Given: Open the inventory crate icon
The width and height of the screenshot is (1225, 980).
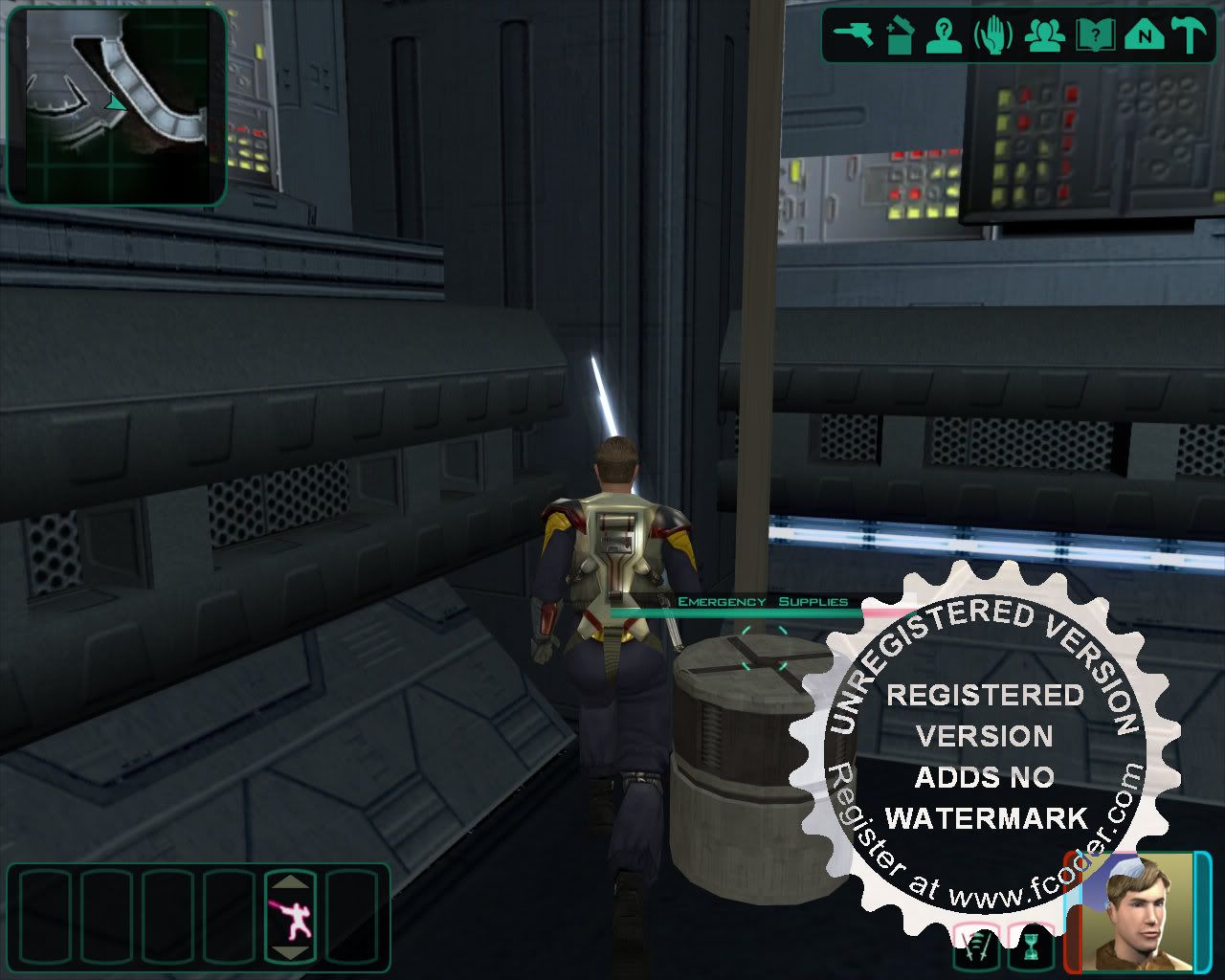Looking at the screenshot, I should pos(899,35).
